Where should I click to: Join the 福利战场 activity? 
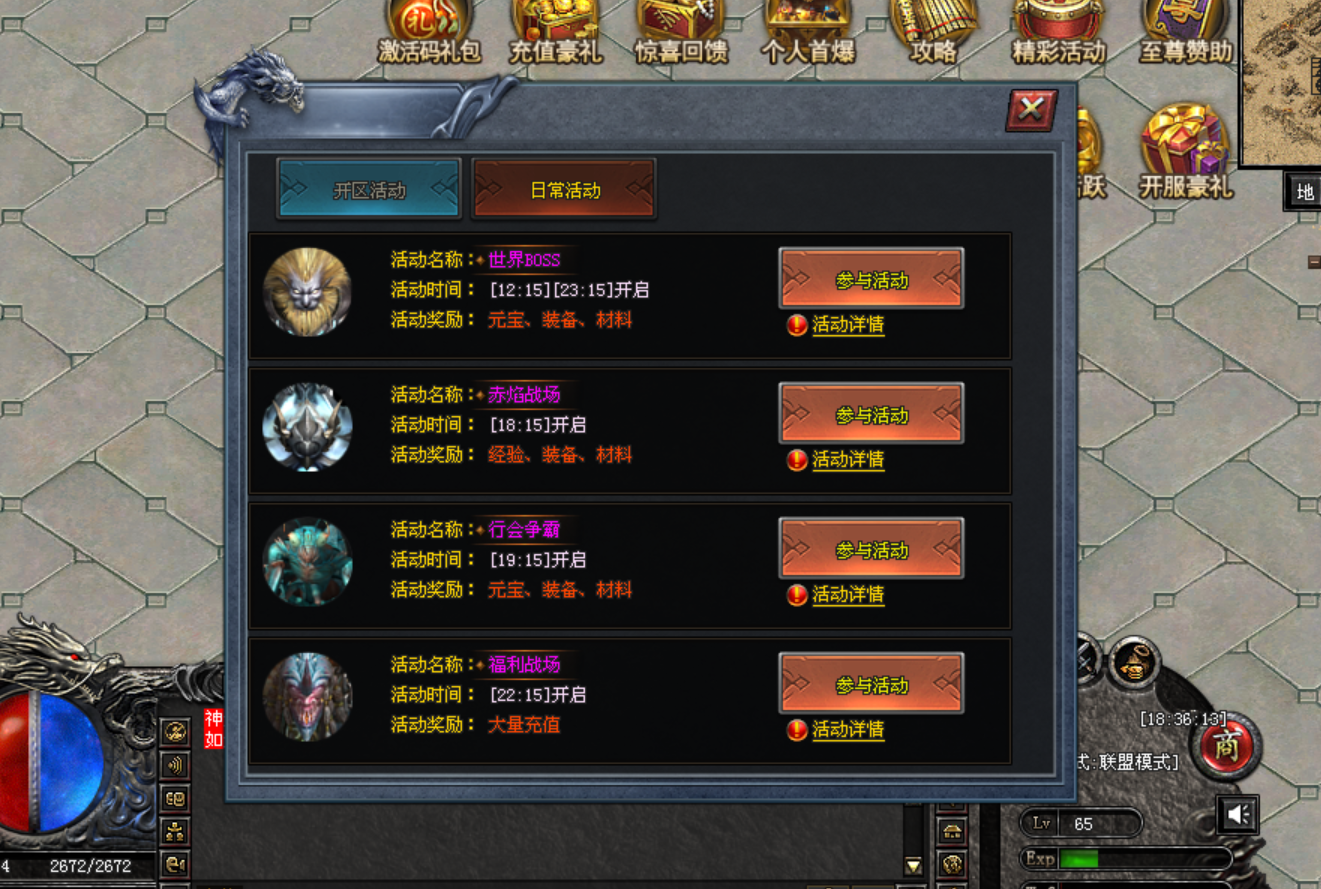pyautogui.click(x=871, y=684)
